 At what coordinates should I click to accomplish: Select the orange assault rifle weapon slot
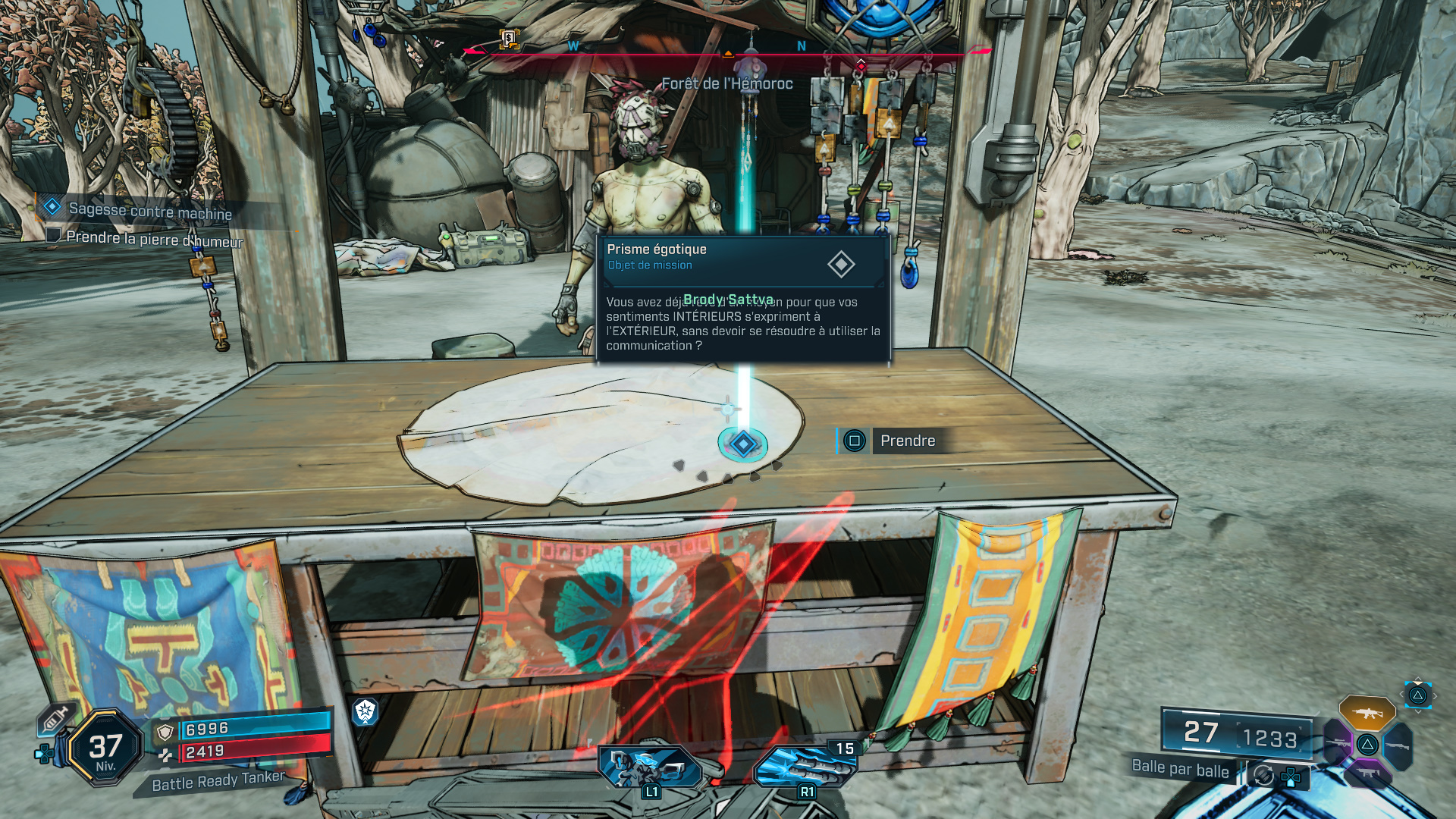coord(1367,713)
